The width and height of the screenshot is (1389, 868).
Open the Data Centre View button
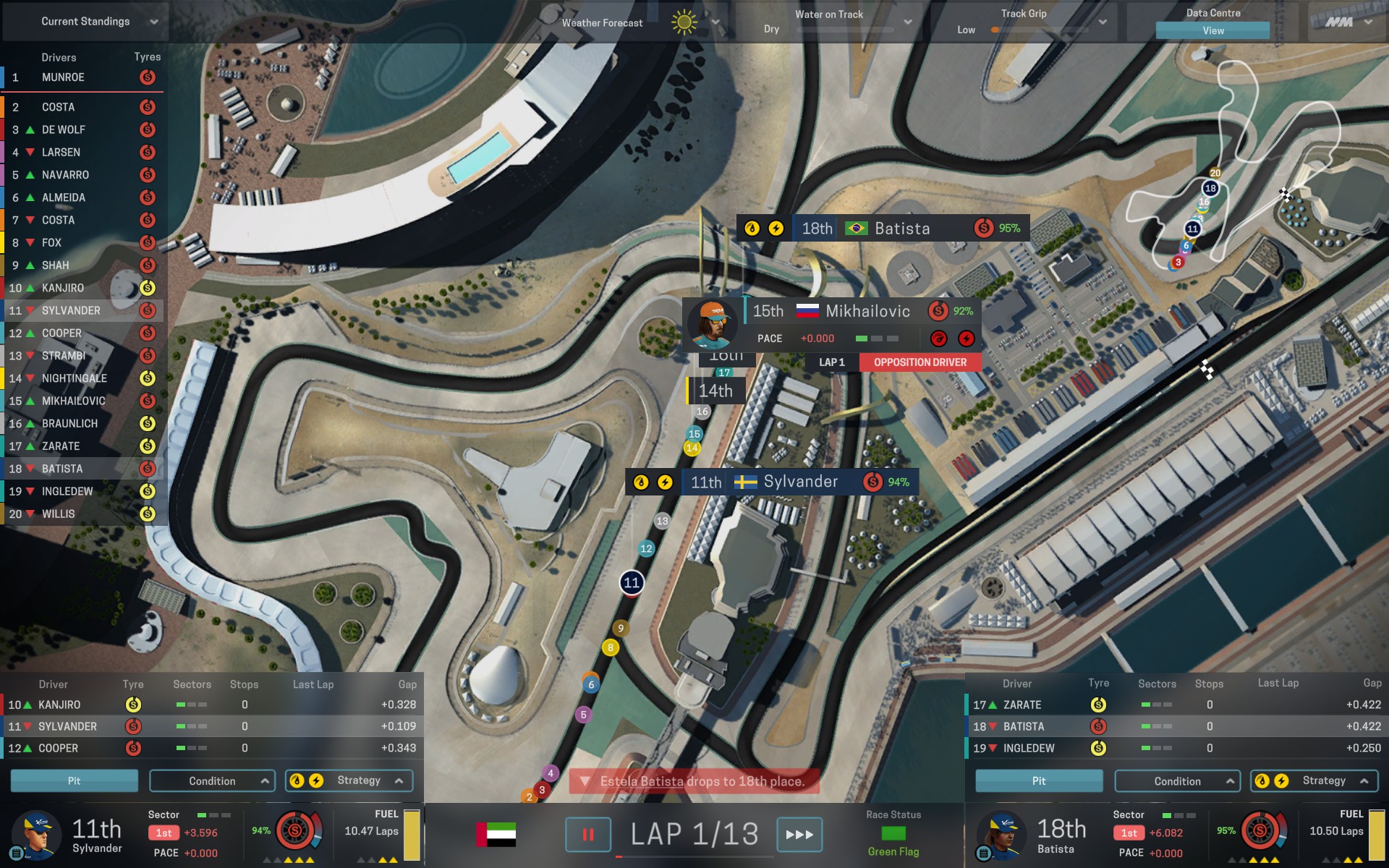tap(1212, 30)
